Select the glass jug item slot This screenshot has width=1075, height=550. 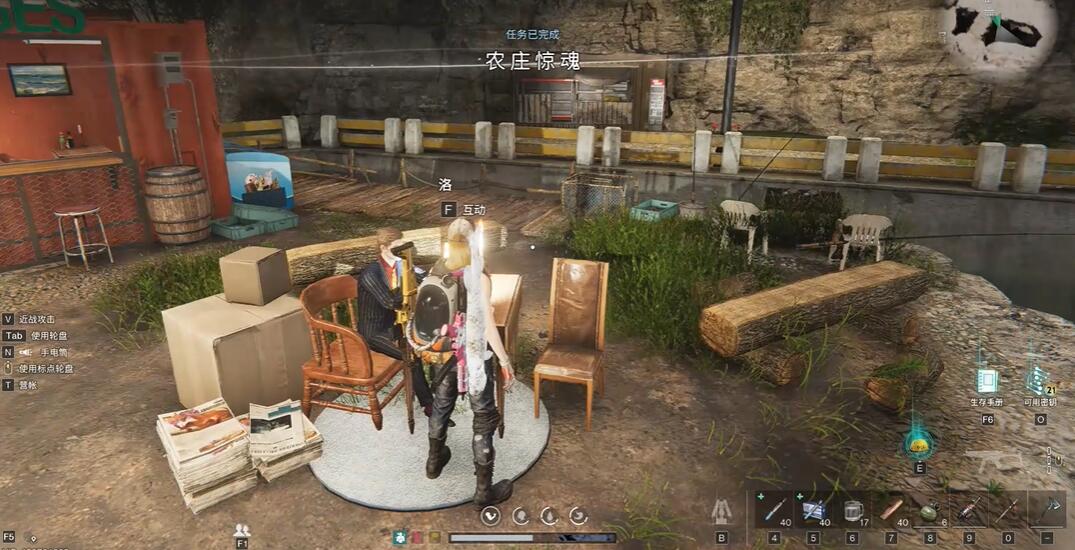click(852, 510)
